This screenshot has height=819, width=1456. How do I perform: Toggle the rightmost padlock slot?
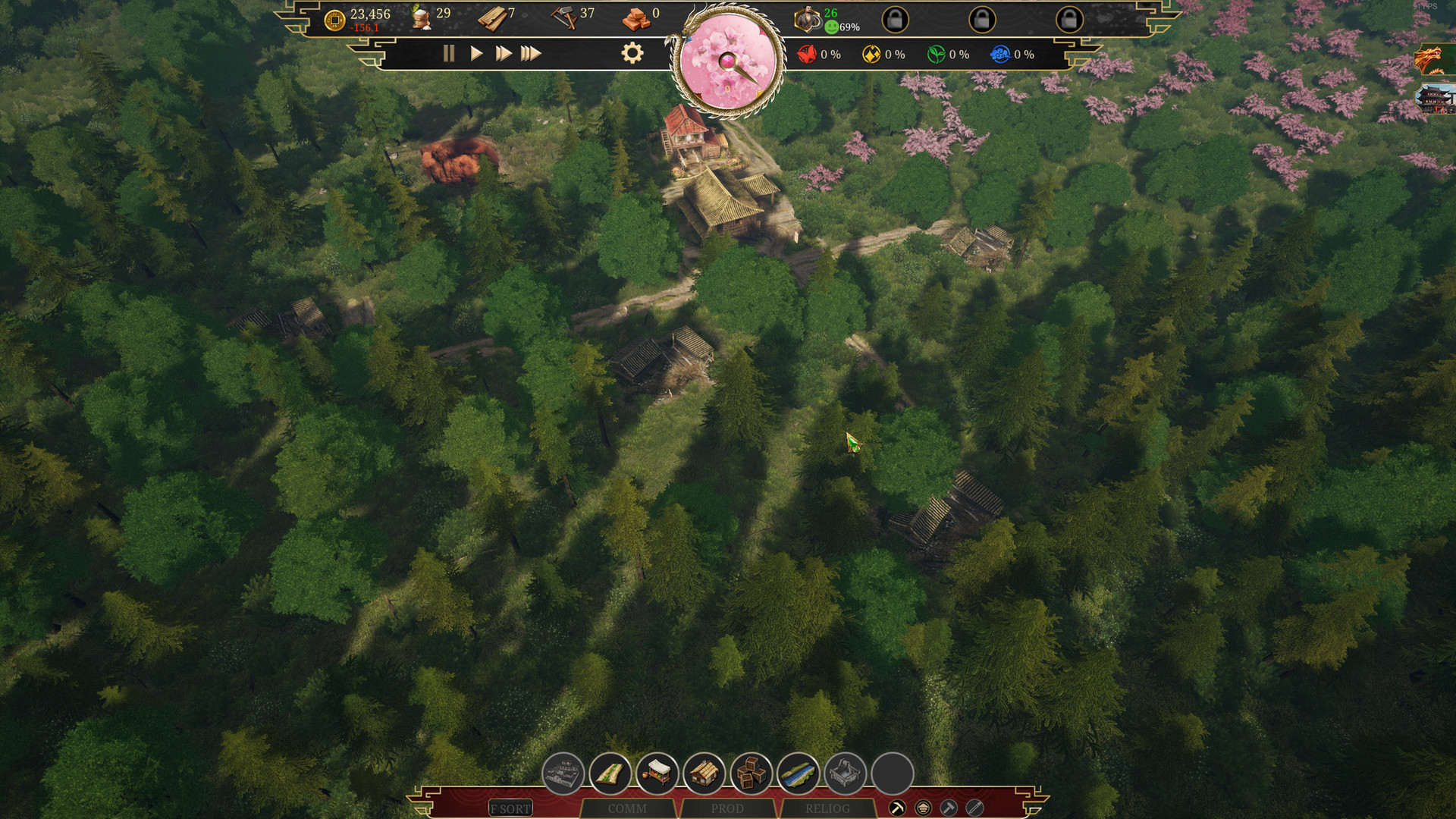[1071, 19]
